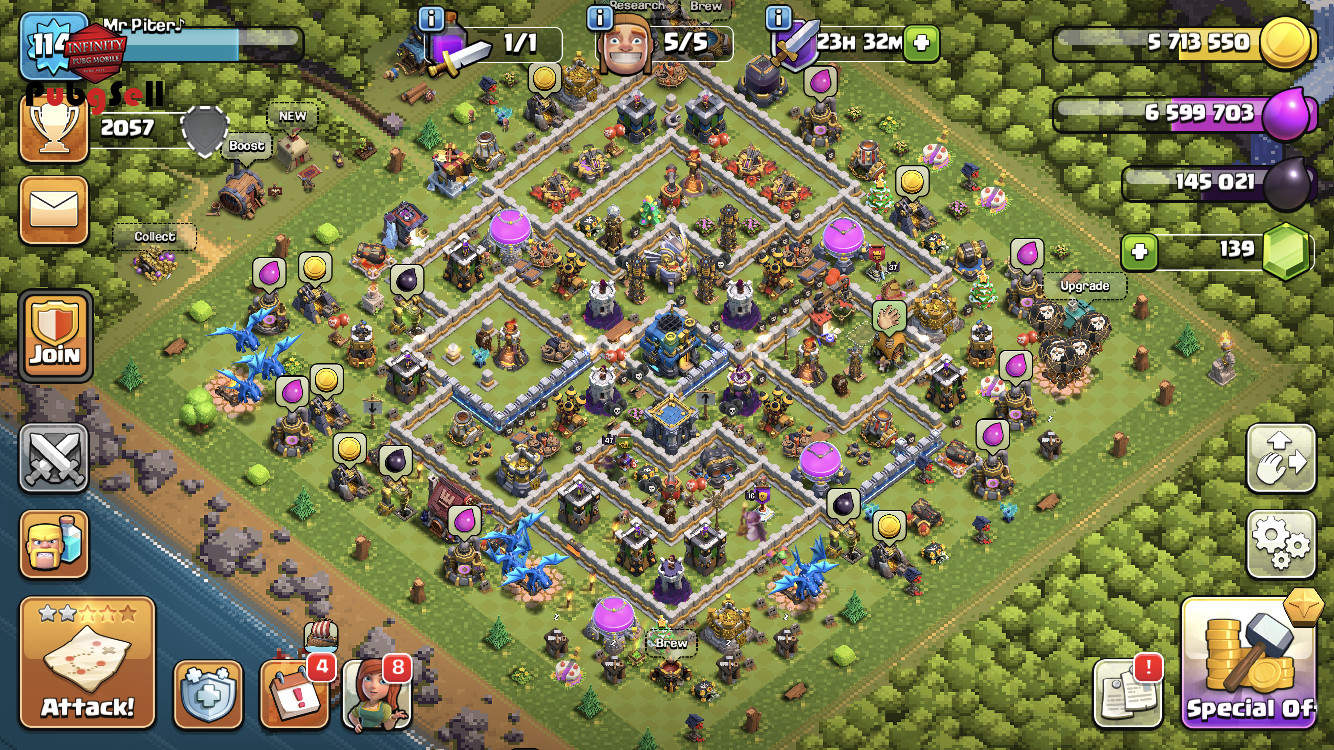Open the notes list with red alert
Image resolution: width=1334 pixels, height=750 pixels.
[x=1127, y=692]
